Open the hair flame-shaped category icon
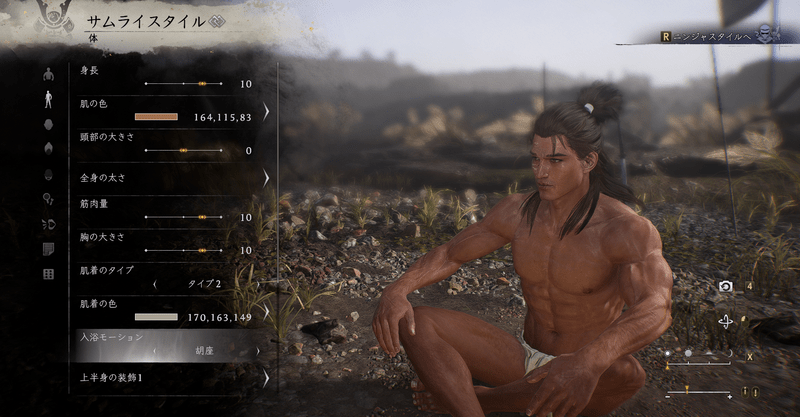This screenshot has width=800, height=417. click(48, 147)
